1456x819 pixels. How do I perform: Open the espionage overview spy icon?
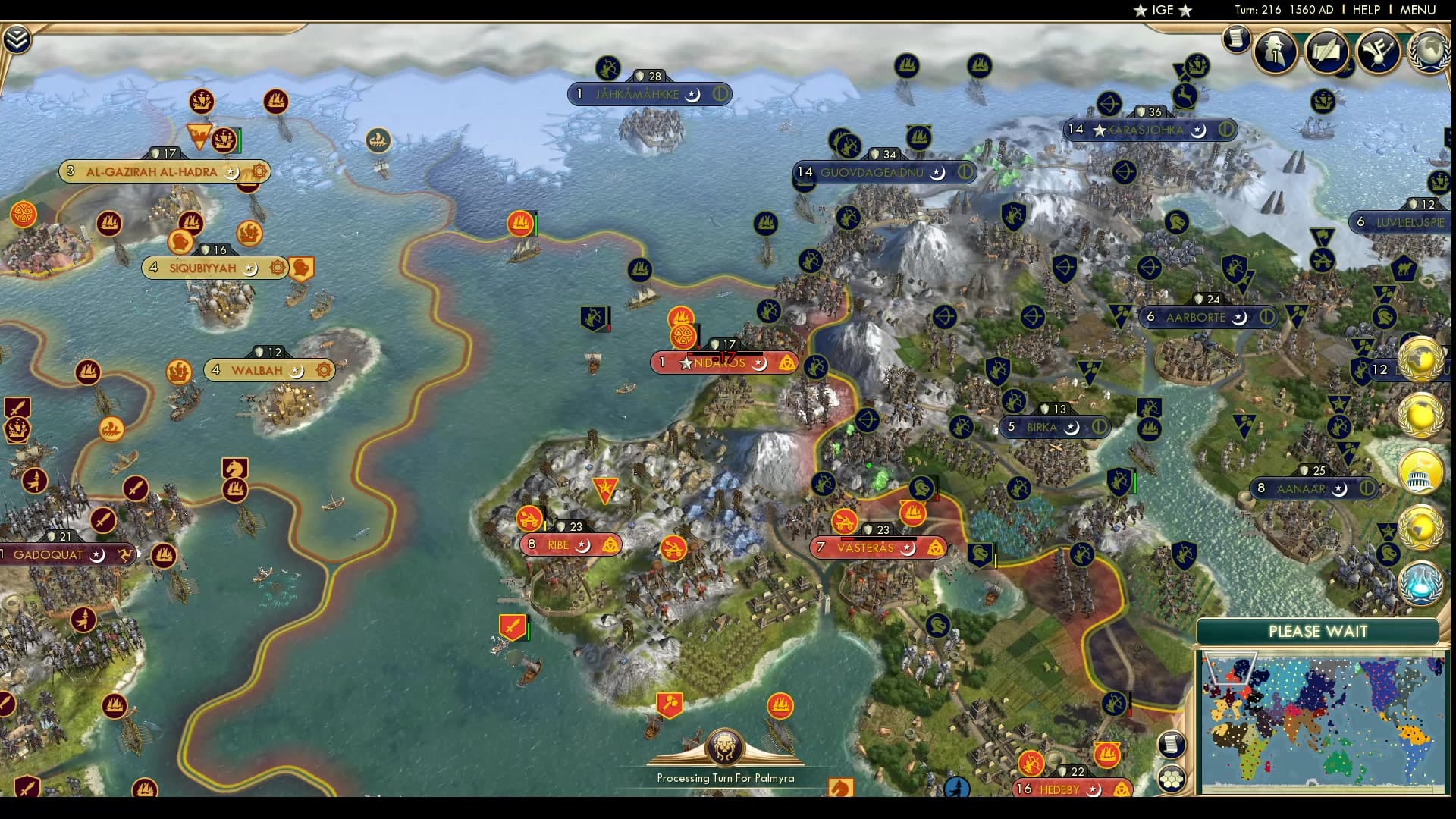point(1274,51)
